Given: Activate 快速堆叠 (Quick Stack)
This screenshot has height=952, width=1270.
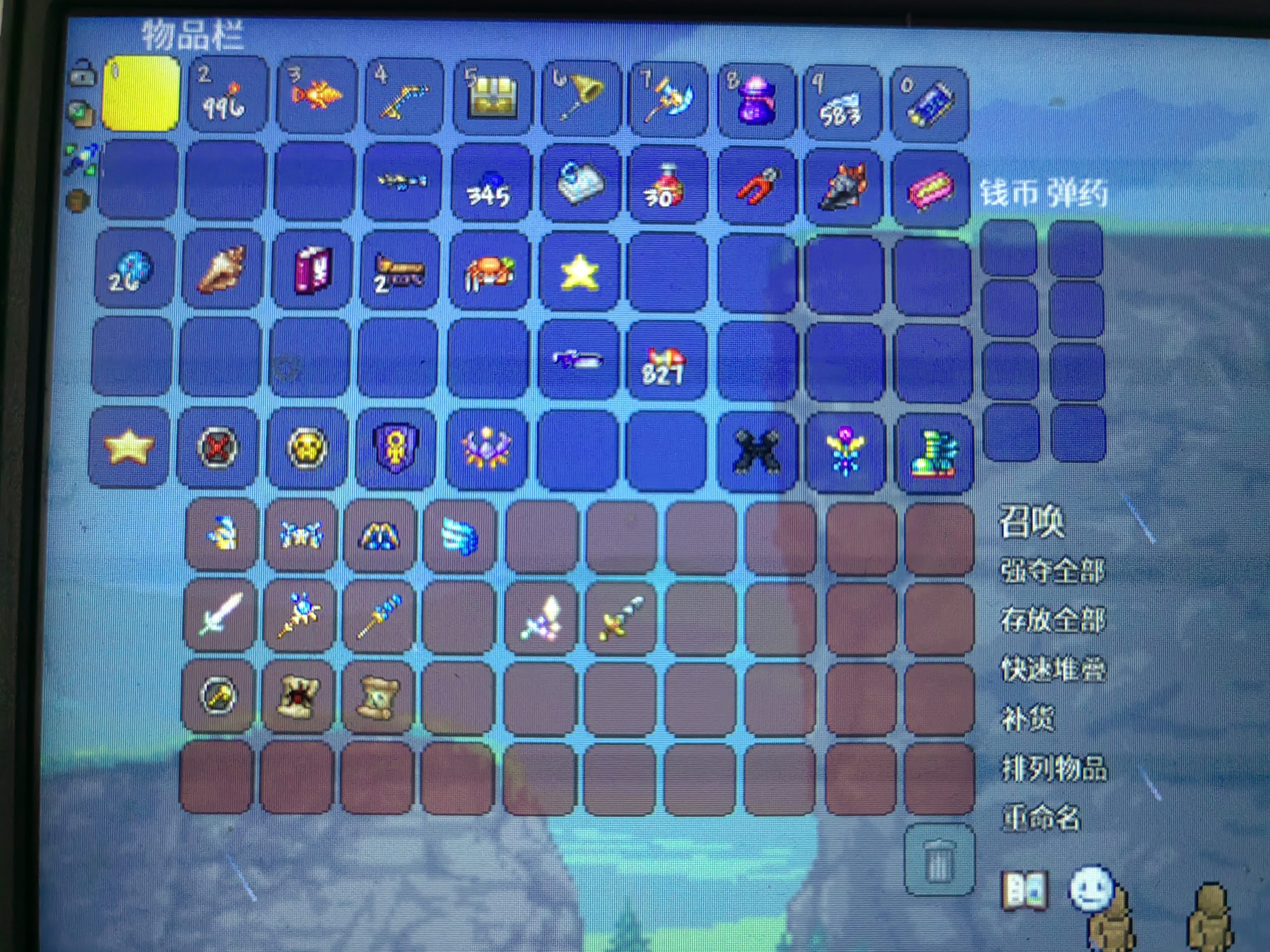Looking at the screenshot, I should click(1052, 669).
